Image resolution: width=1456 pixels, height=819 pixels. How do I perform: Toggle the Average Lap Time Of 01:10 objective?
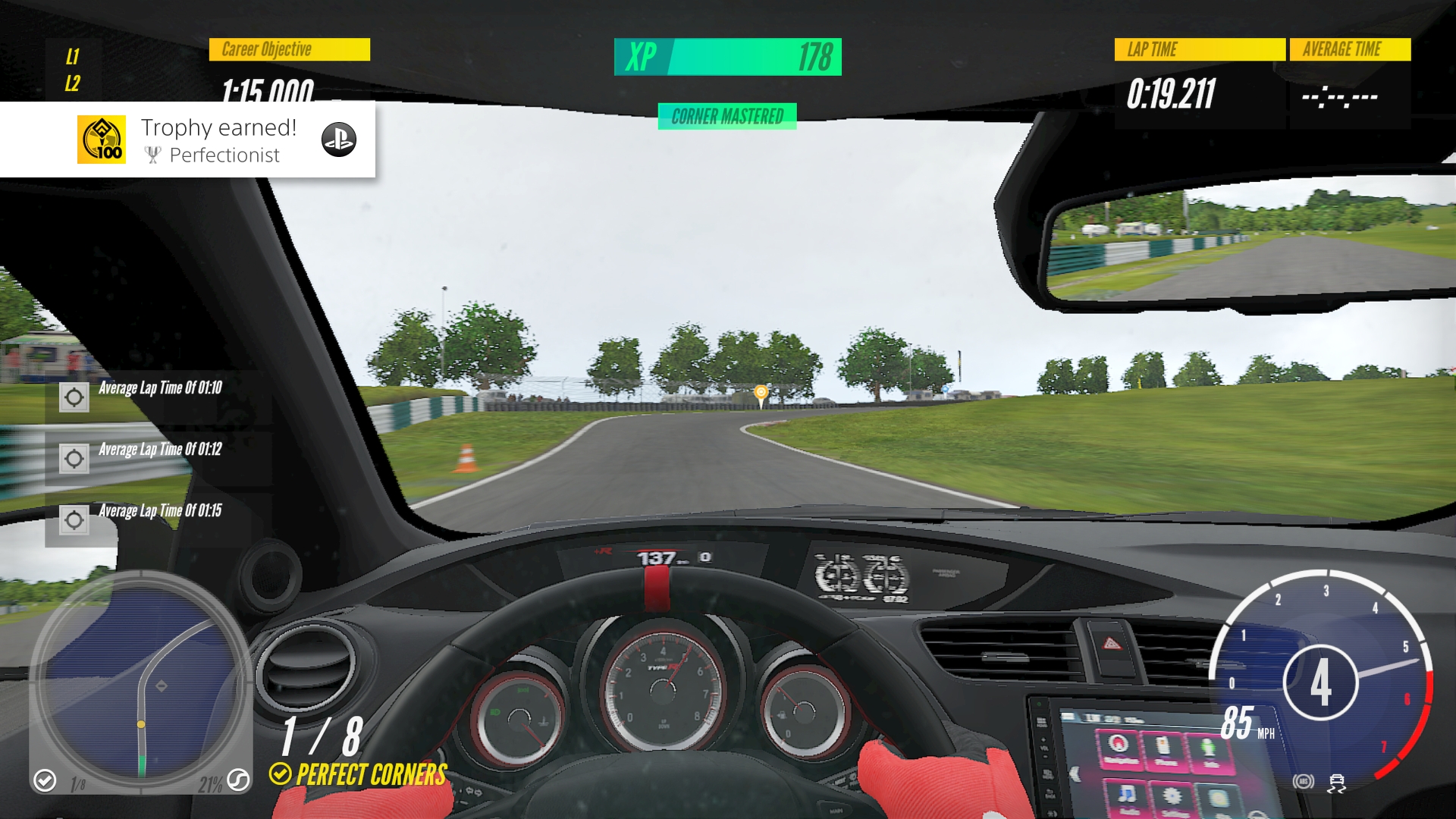(74, 397)
